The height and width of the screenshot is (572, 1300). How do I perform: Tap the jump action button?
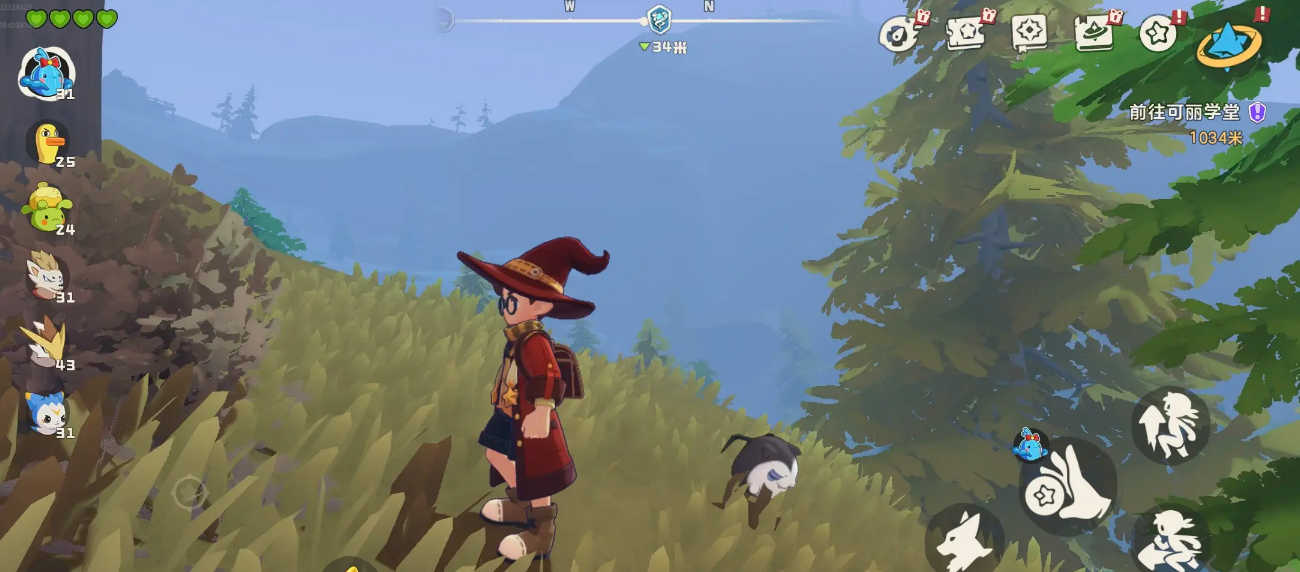click(x=1170, y=425)
